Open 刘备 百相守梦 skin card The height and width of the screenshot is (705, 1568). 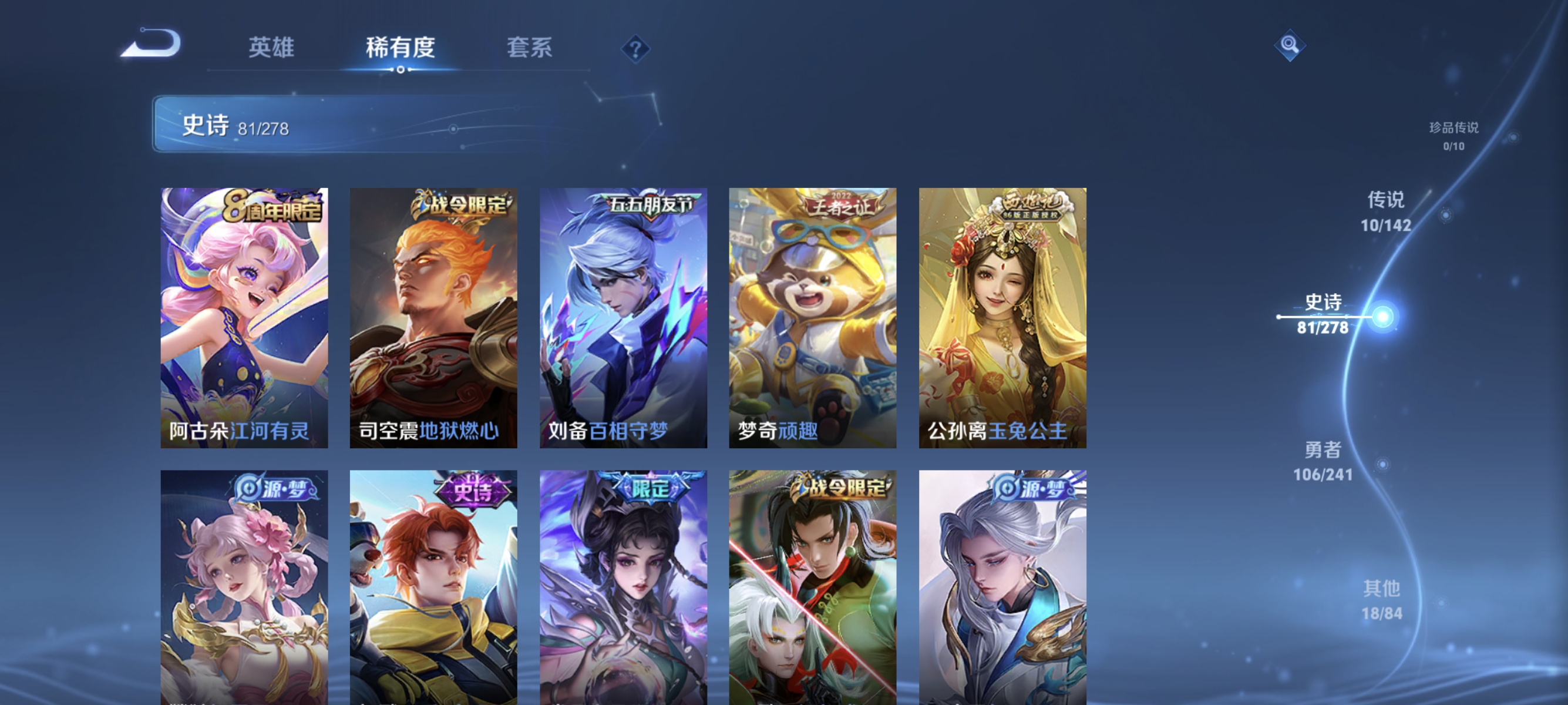pyautogui.click(x=624, y=317)
